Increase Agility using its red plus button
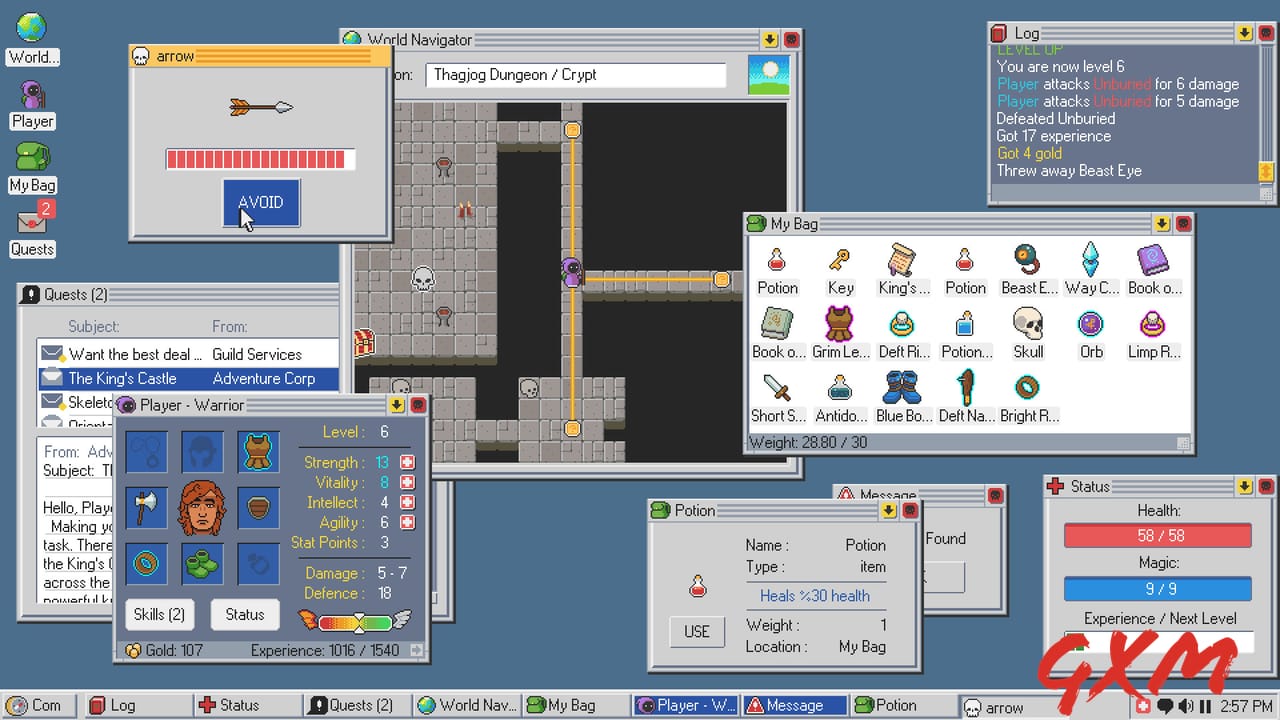Viewport: 1280px width, 720px height. pyautogui.click(x=406, y=522)
